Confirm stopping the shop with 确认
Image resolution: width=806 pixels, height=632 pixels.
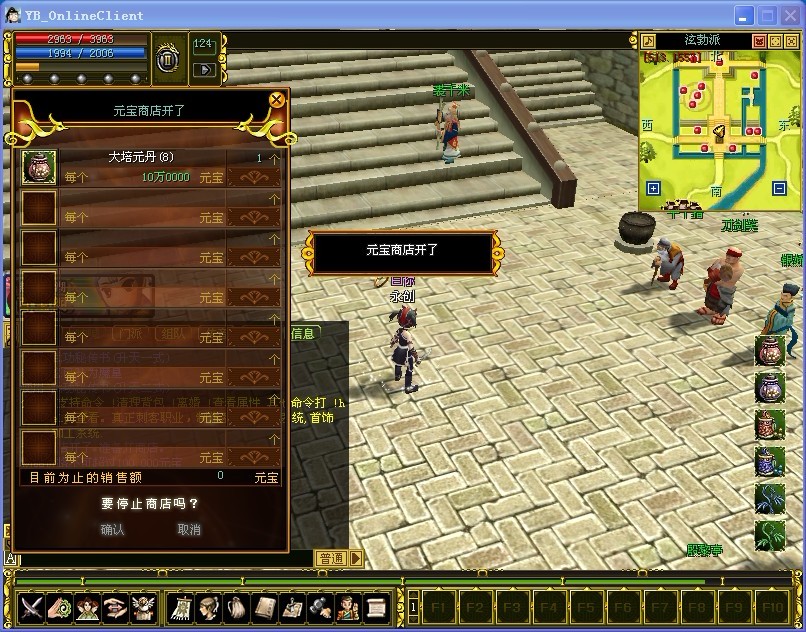[x=113, y=529]
